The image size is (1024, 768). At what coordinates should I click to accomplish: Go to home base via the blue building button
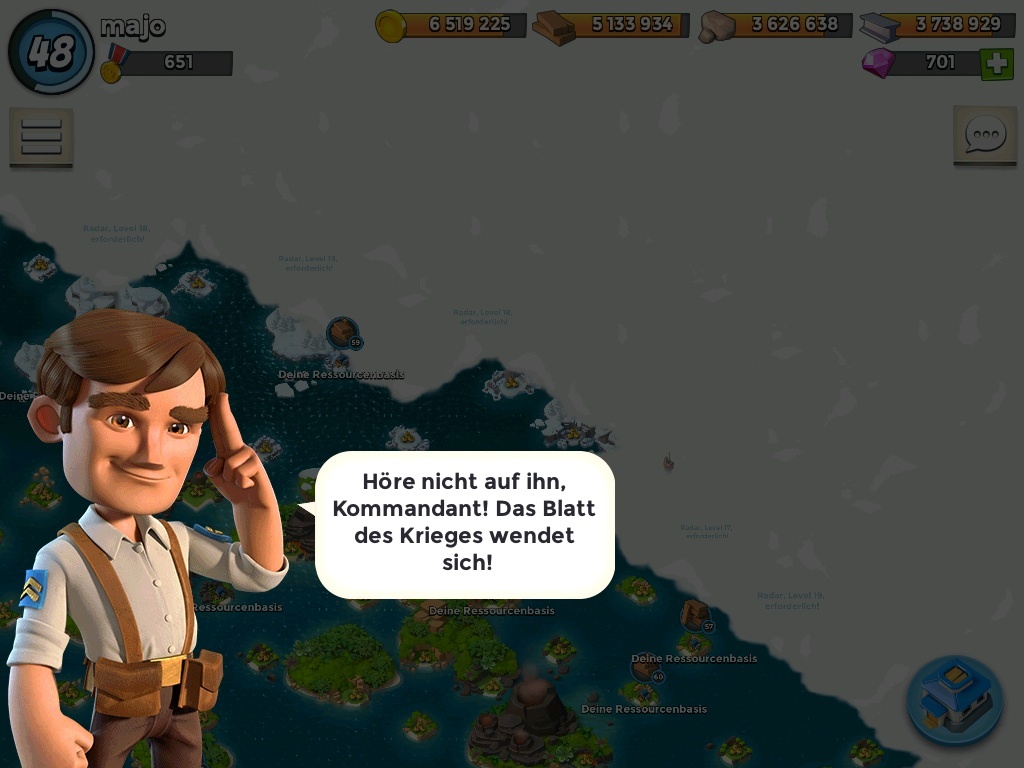coord(954,701)
